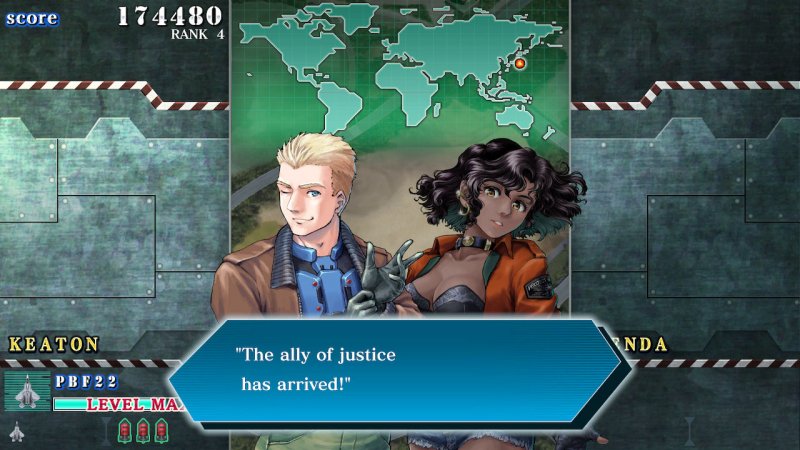Select the red stage marker on world map
The width and height of the screenshot is (800, 450).
click(520, 64)
